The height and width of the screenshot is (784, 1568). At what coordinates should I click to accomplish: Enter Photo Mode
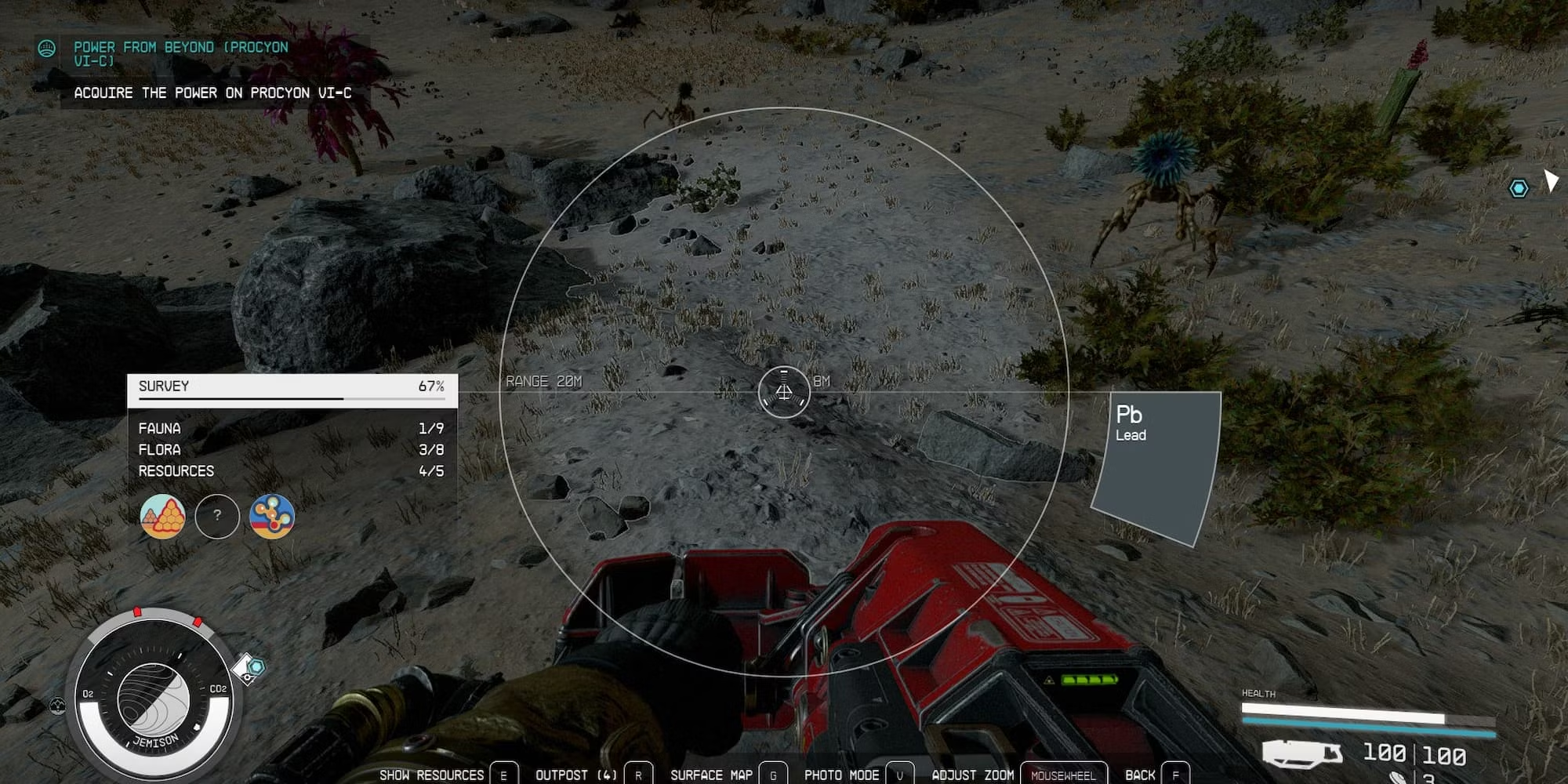tap(858, 775)
